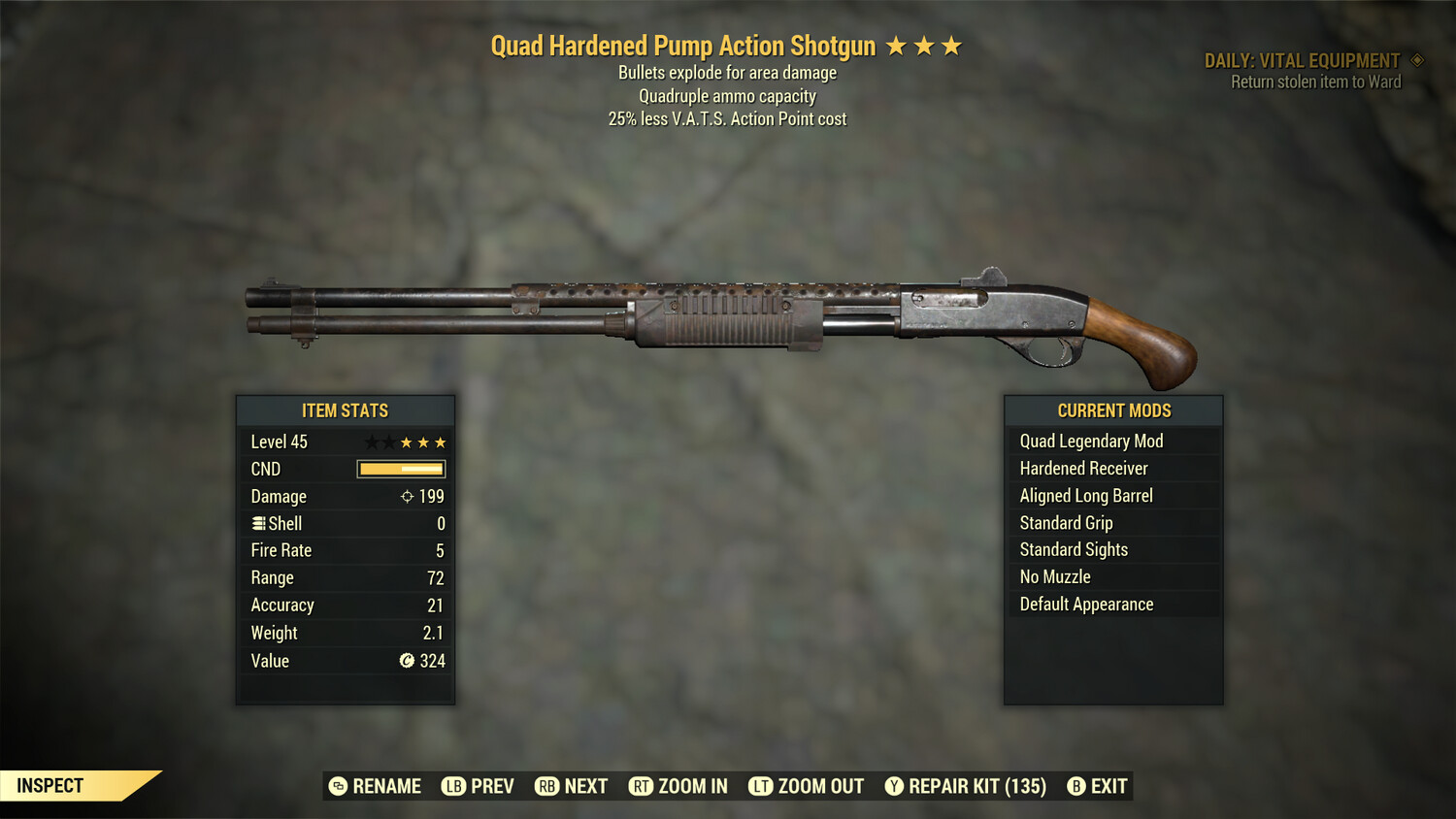Select the Quad Legendary Mod entry
Screen dimensions: 1456x819
tap(1091, 441)
